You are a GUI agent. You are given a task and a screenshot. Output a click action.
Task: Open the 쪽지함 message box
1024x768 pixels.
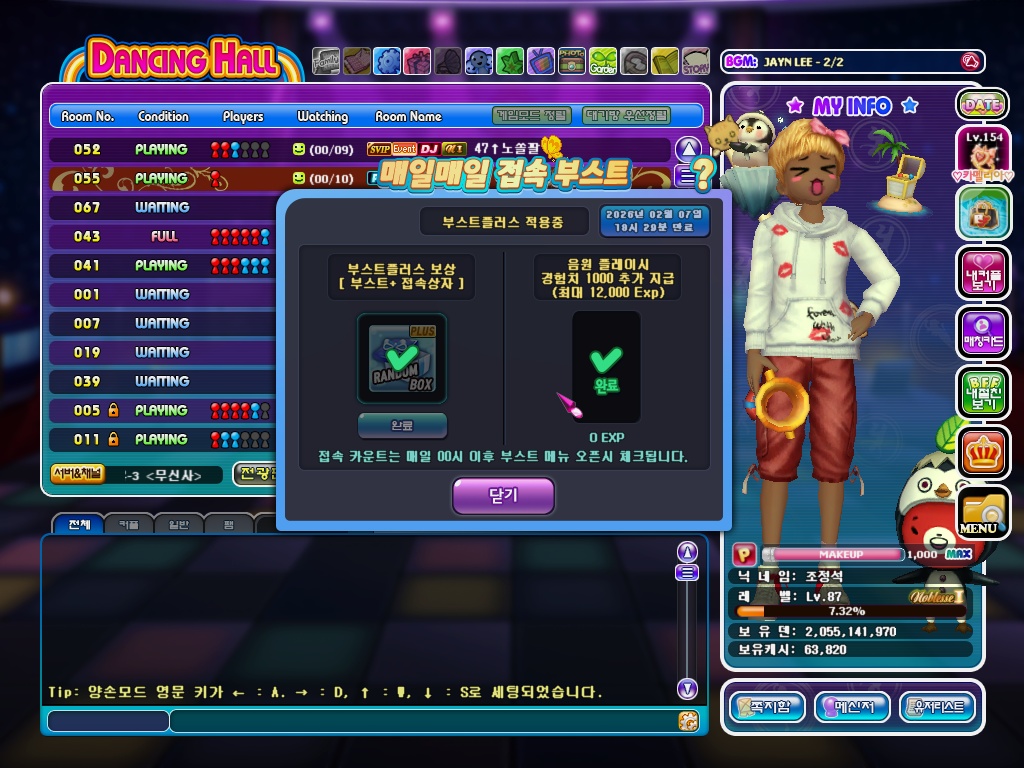767,707
